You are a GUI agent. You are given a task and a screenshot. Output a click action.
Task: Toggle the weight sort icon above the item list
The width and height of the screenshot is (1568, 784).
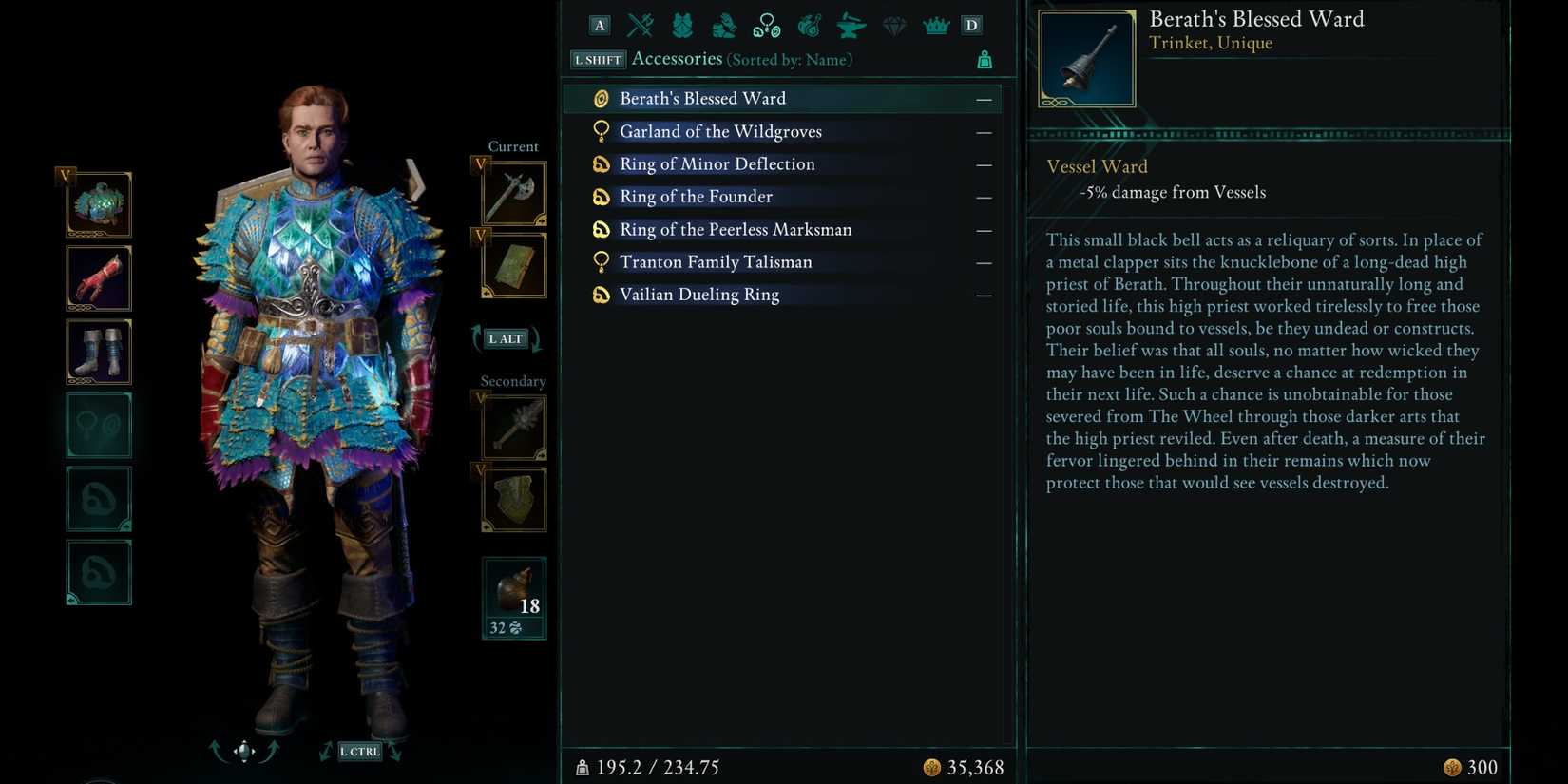pos(985,59)
